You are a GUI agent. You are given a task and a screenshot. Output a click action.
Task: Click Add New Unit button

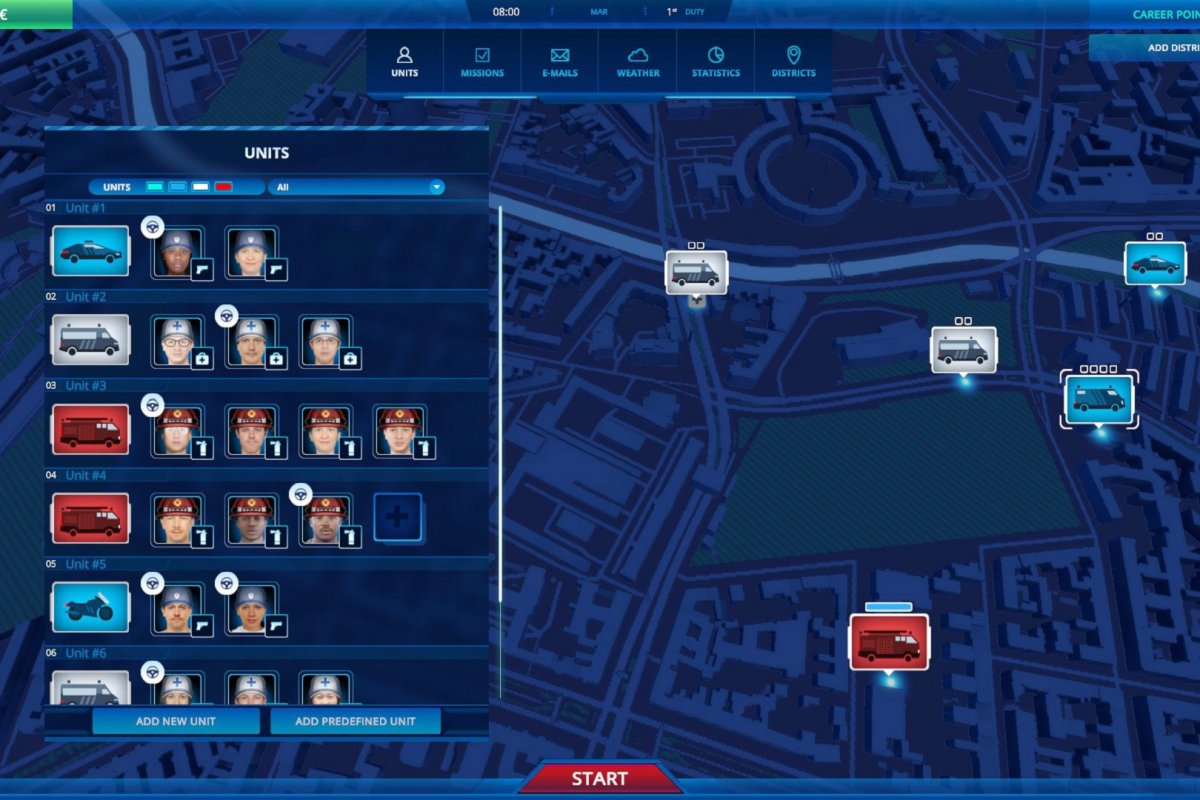click(x=176, y=721)
